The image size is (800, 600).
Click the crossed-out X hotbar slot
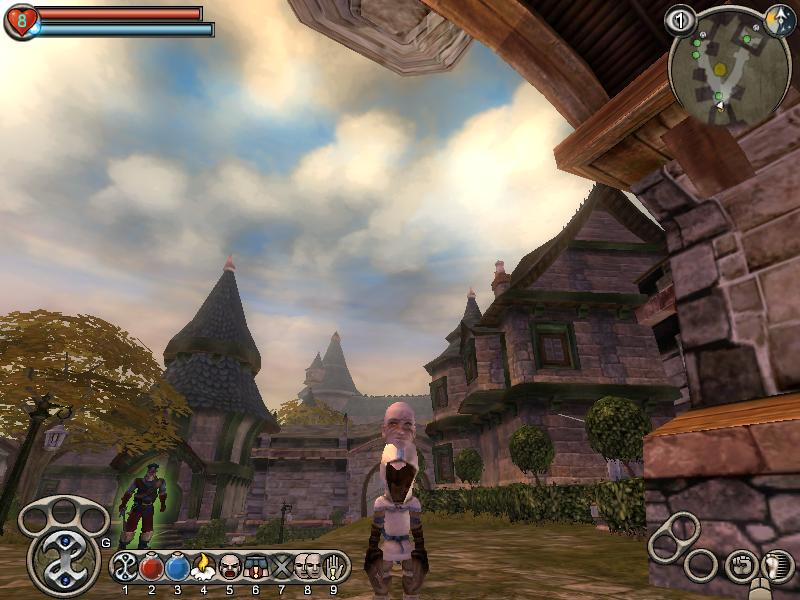[x=282, y=567]
